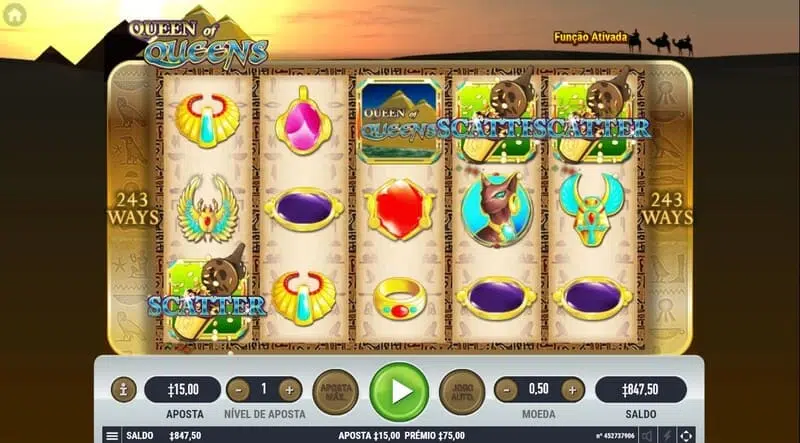Open the Jogo Auto. autoplay options
Viewport: 800px width, 443px height.
462,391
